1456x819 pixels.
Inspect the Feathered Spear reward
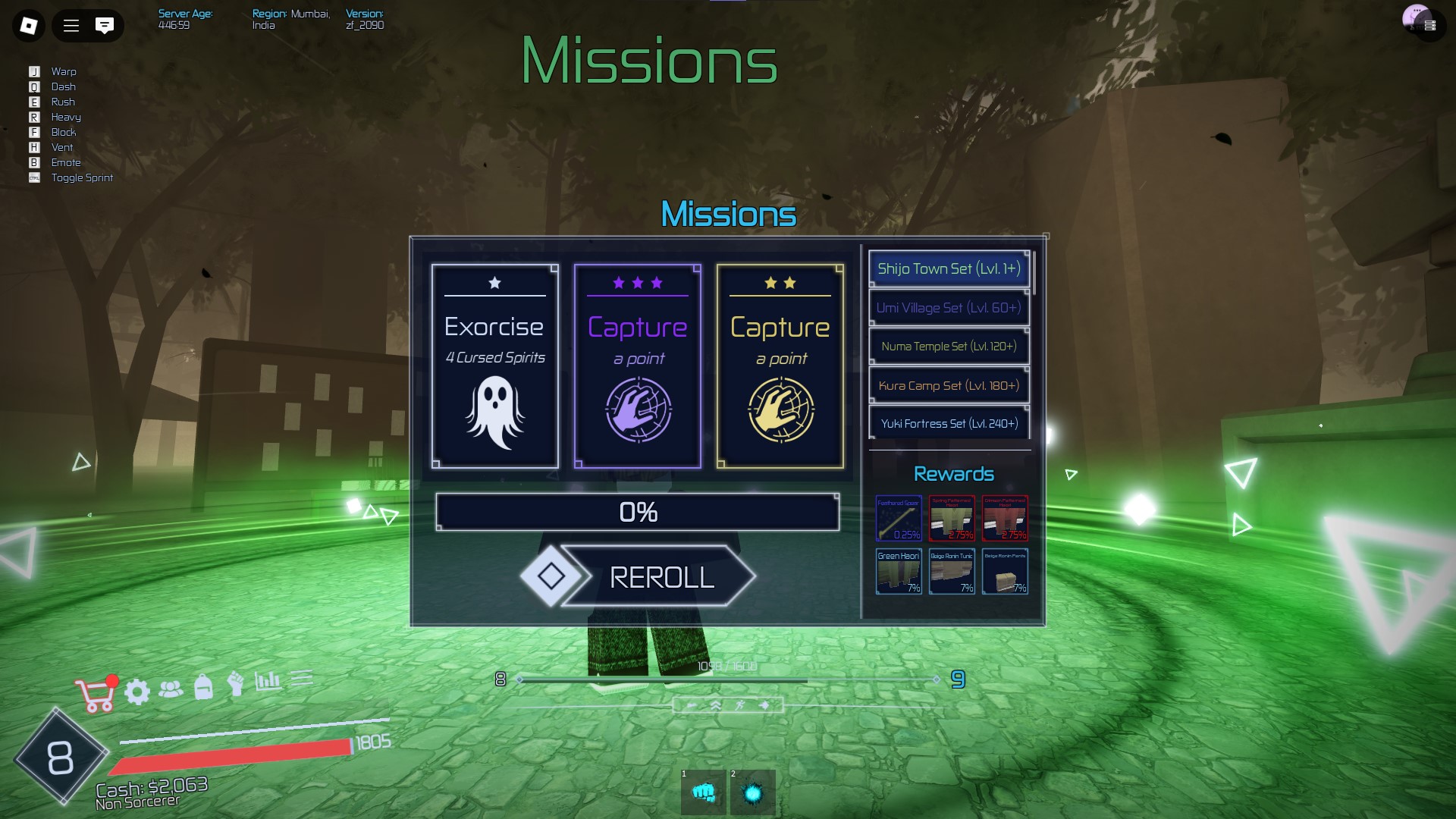[x=899, y=519]
